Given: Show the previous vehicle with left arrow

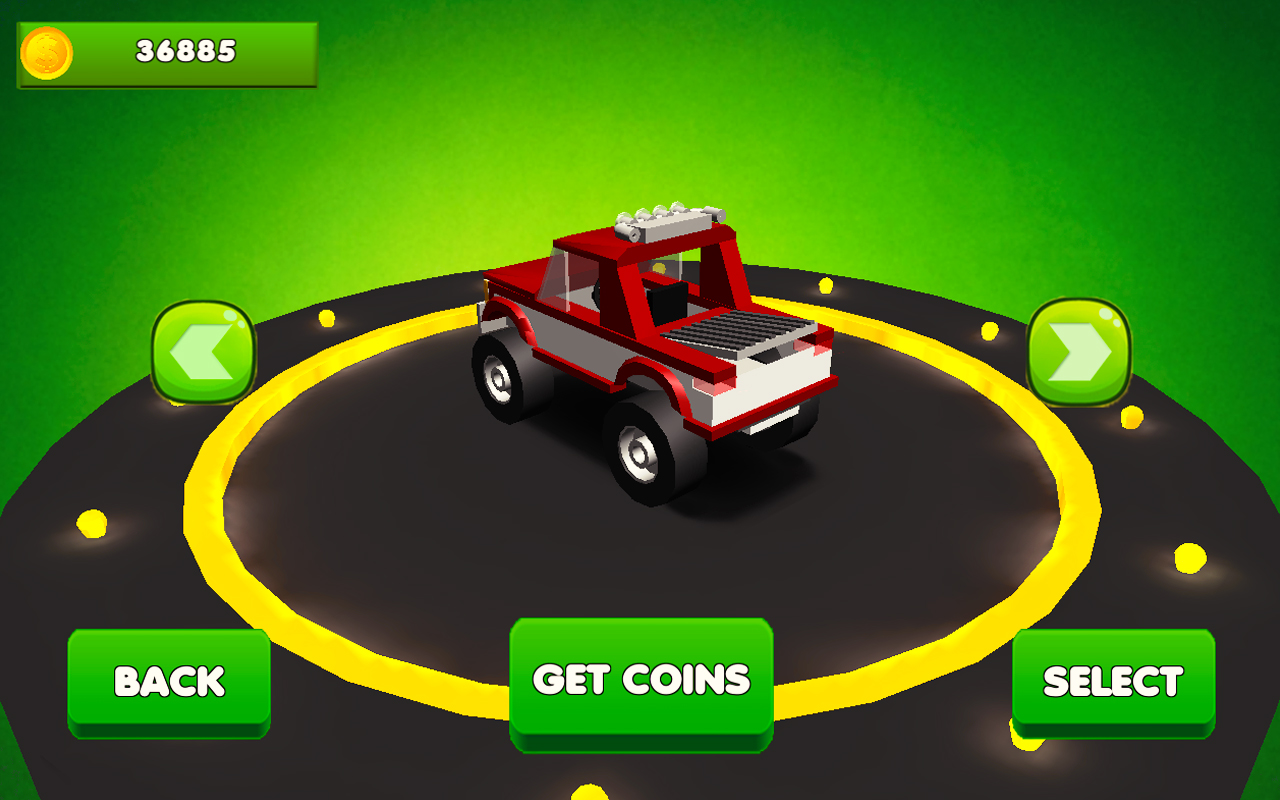Looking at the screenshot, I should 204,353.
